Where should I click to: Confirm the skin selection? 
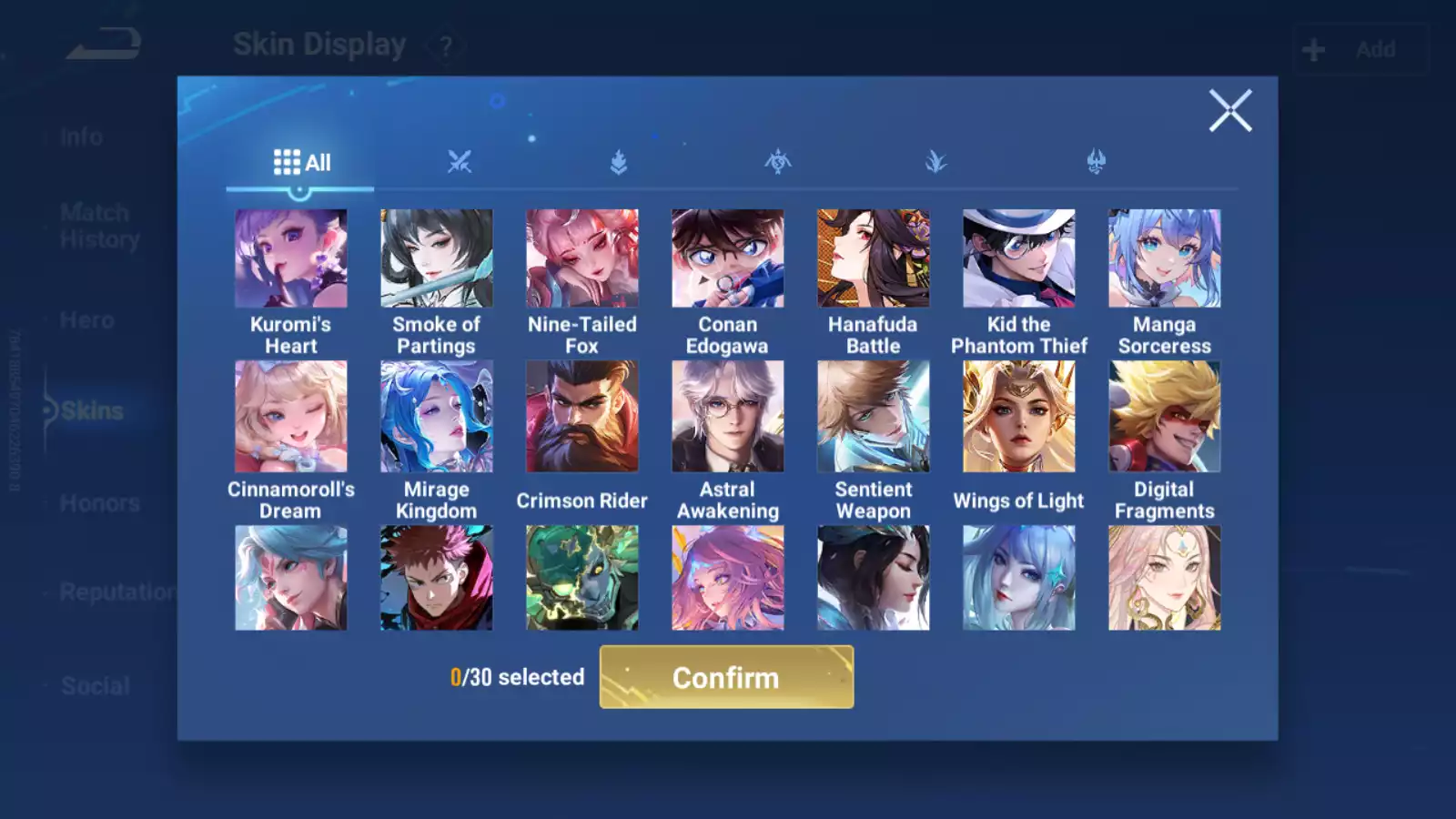click(726, 677)
